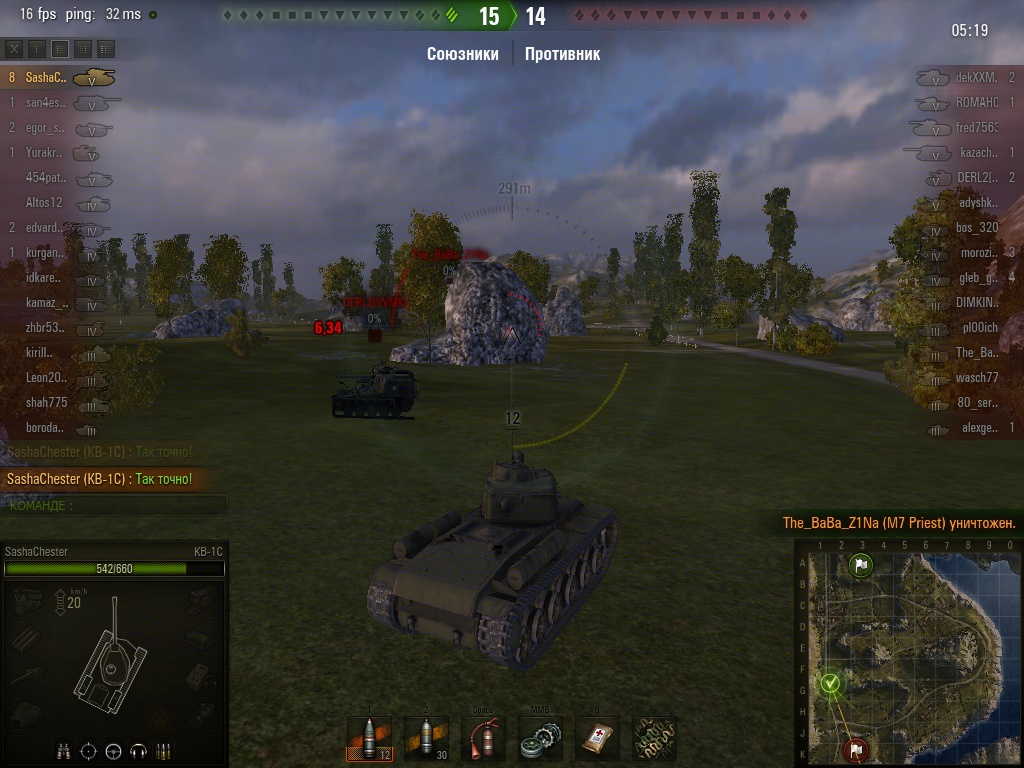Image resolution: width=1024 pixels, height=768 pixels.
Task: Click the green allied base flag on minimap
Action: [860, 566]
